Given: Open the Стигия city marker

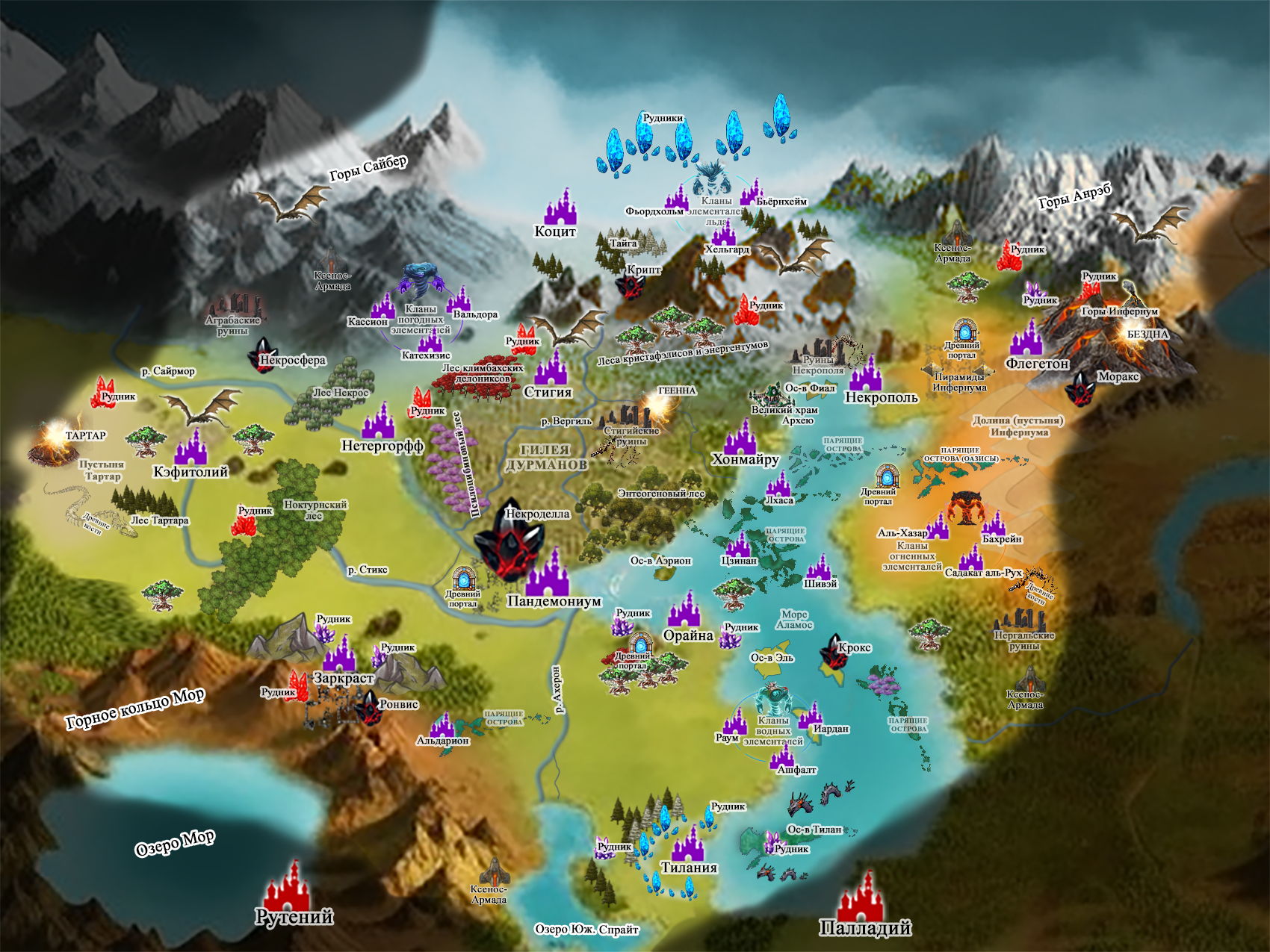Looking at the screenshot, I should [x=551, y=368].
